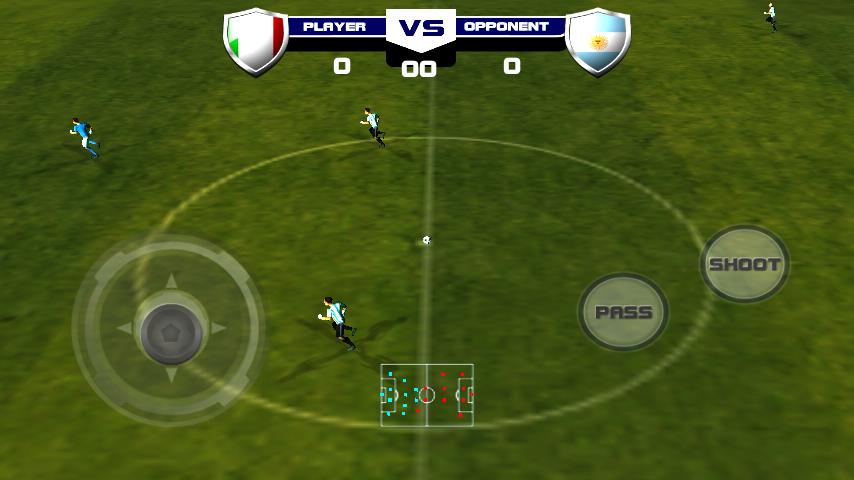Screen dimensions: 854x480
Task: Tap the SHOOT button
Action: [744, 265]
